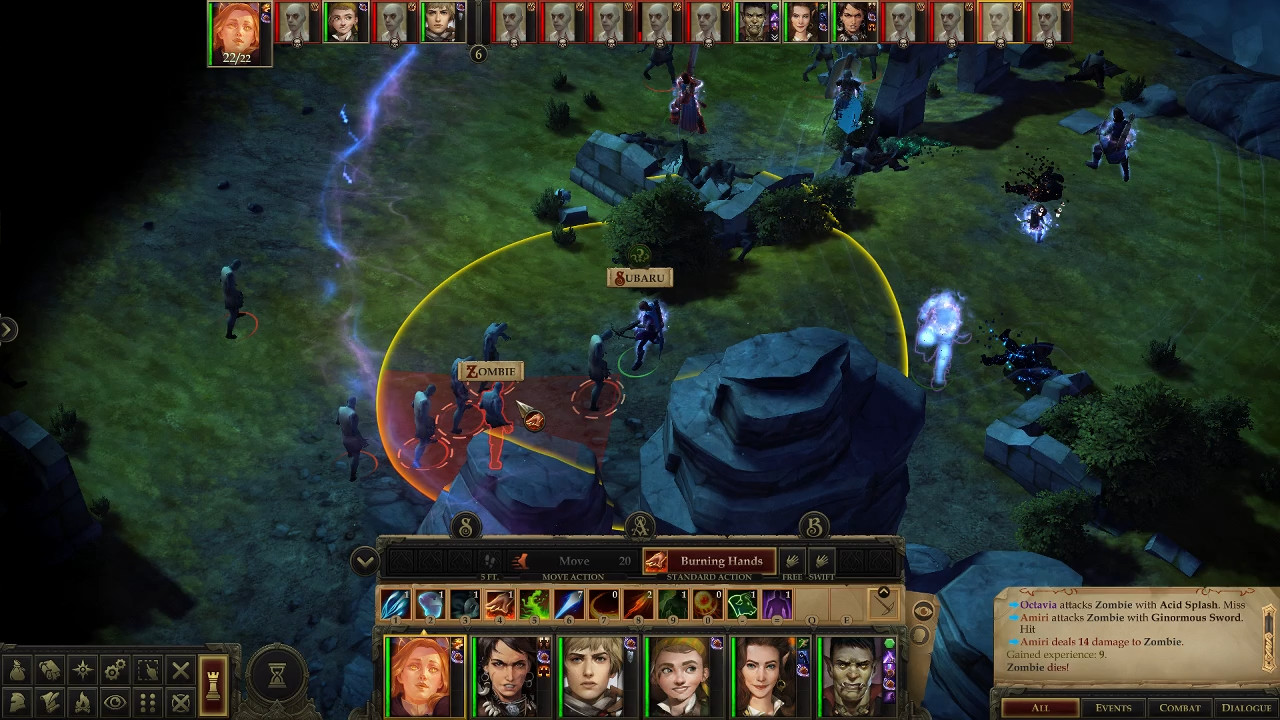Viewport: 1280px width, 720px height.
Task: Select the blonde halfling companion portrait
Action: pyautogui.click(x=680, y=675)
